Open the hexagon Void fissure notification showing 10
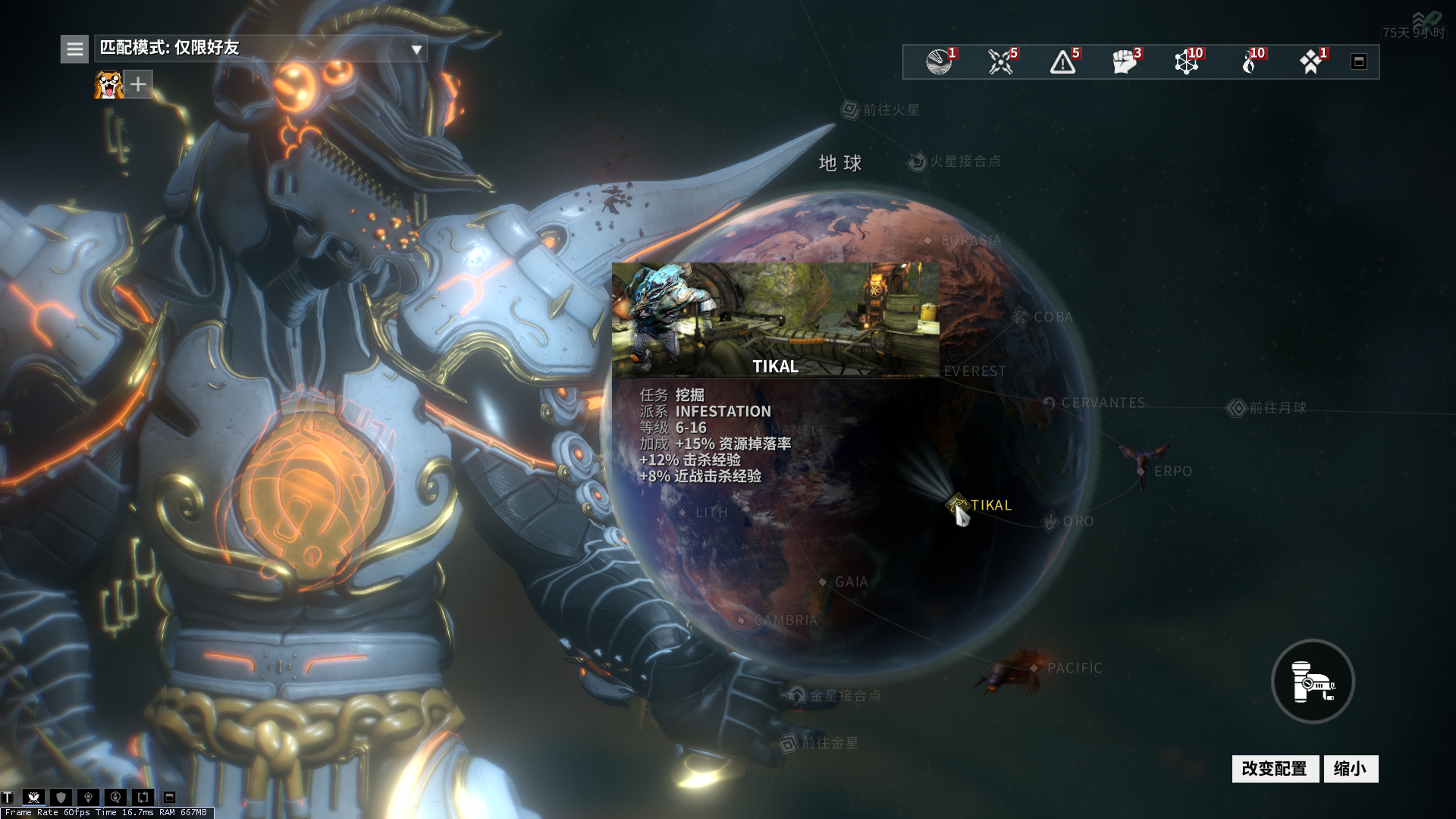This screenshot has height=819, width=1456. pos(1185,64)
